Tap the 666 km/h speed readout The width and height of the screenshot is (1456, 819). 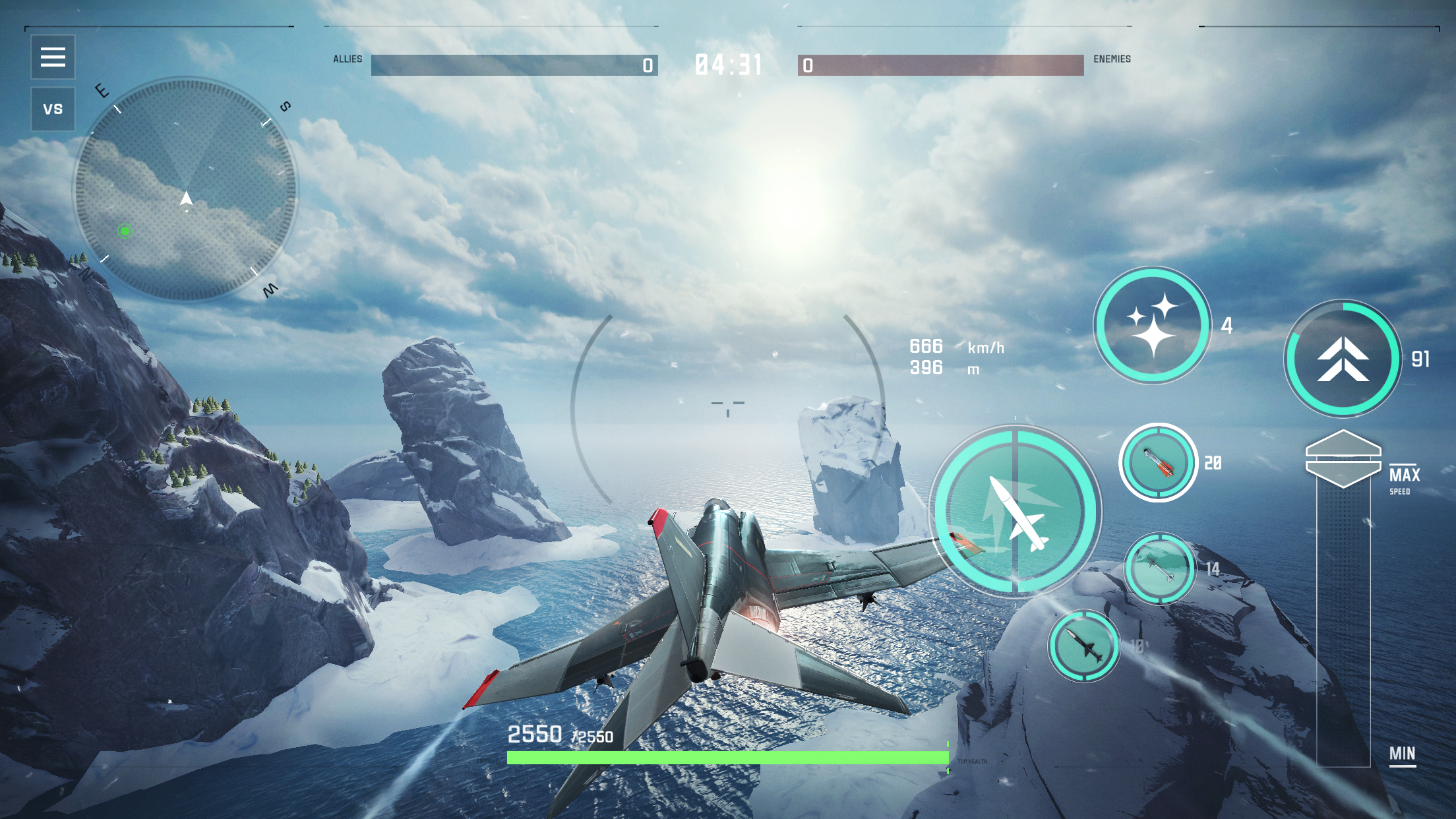[943, 345]
